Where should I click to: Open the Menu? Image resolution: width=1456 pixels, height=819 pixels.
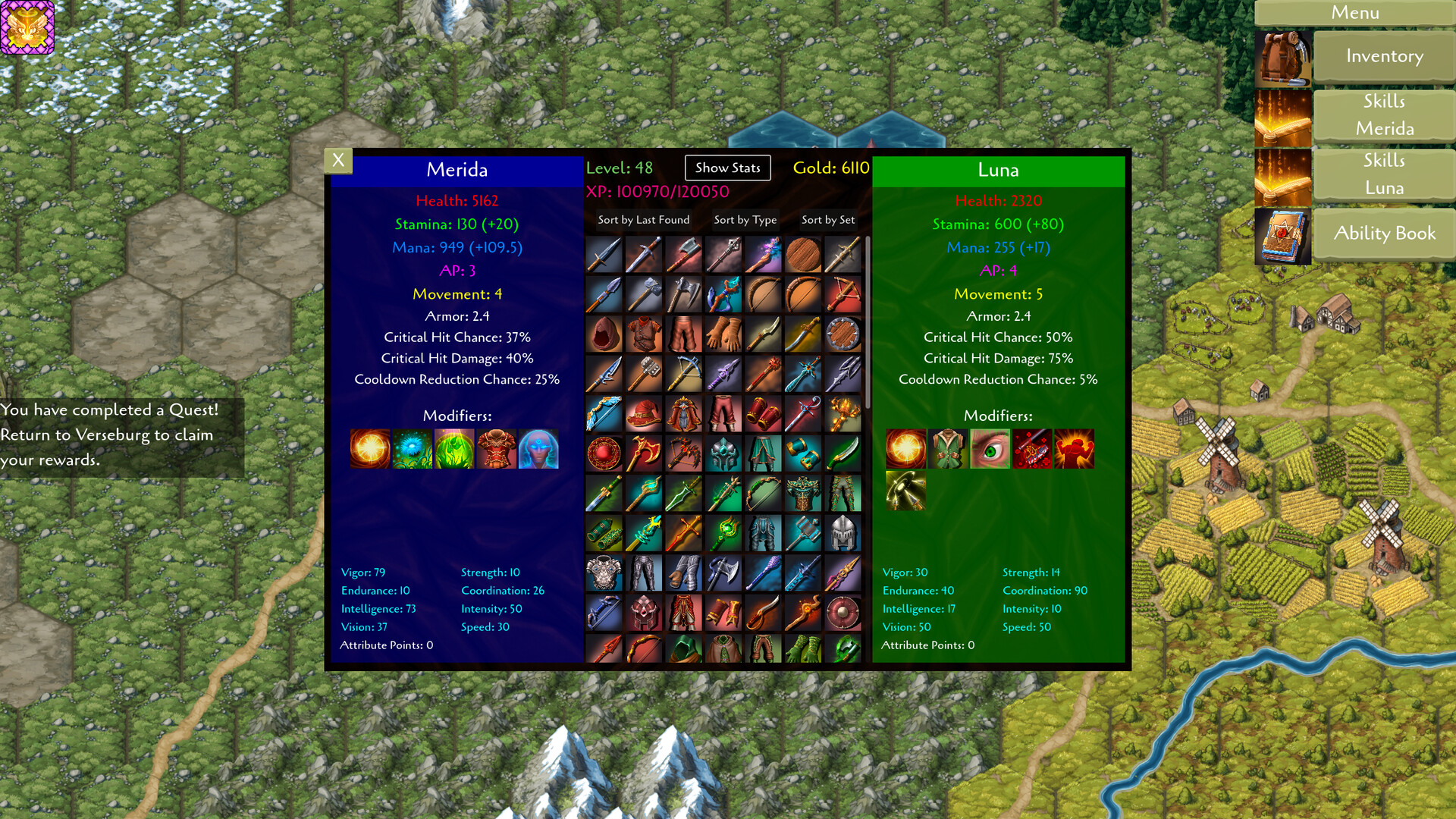pyautogui.click(x=1354, y=13)
